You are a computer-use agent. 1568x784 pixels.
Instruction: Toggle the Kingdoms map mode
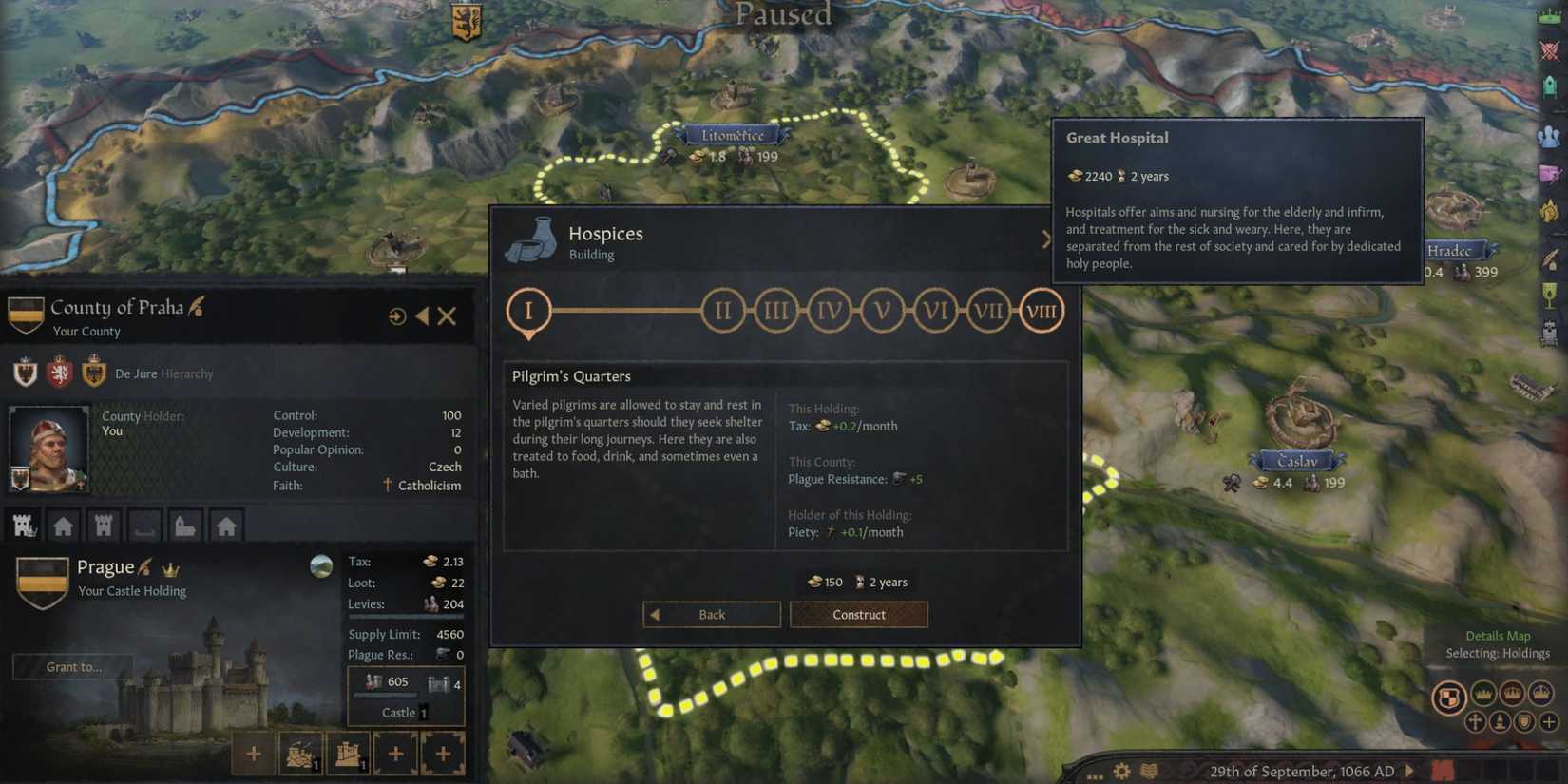(1512, 695)
